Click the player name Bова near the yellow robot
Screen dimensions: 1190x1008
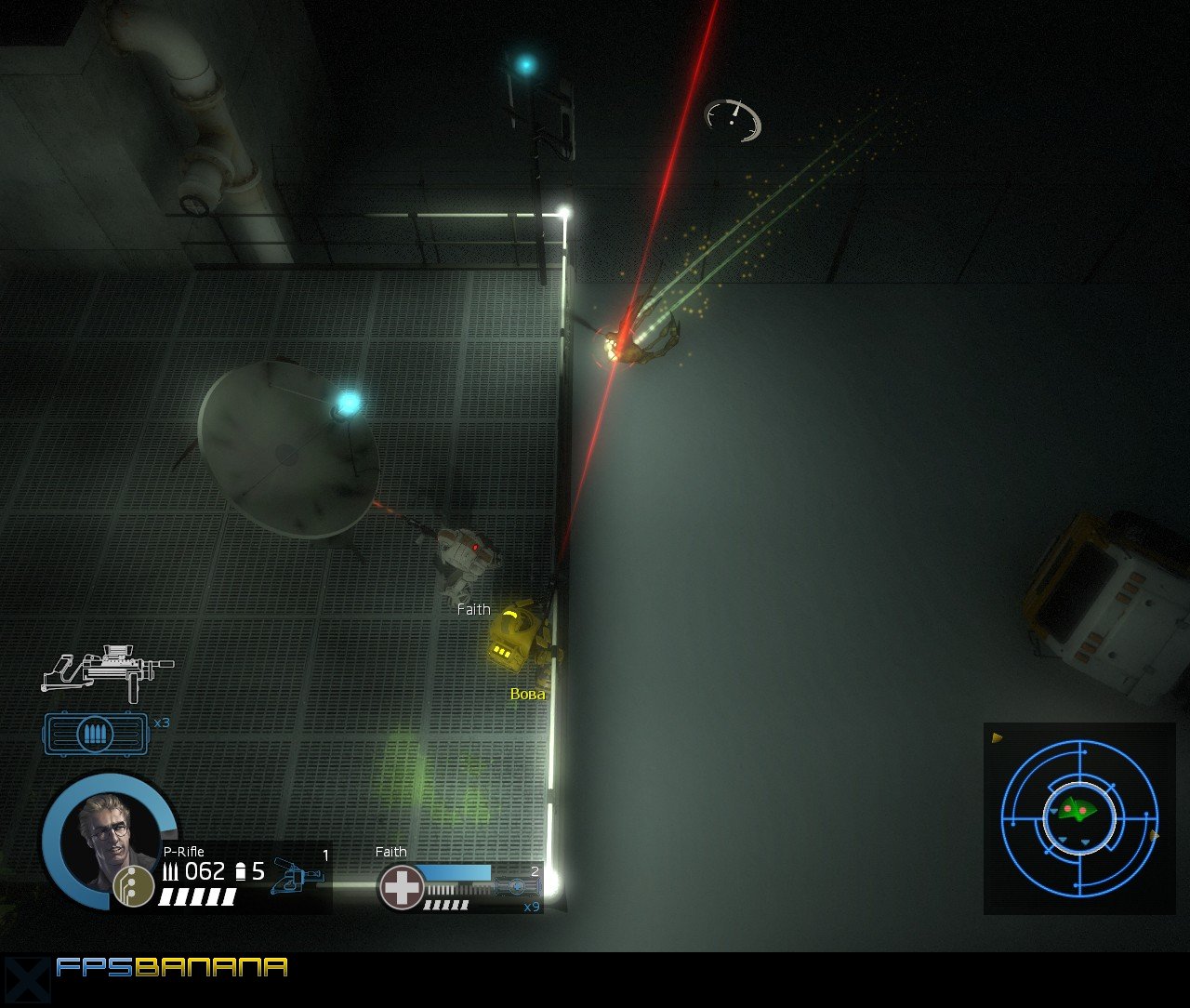coord(526,693)
